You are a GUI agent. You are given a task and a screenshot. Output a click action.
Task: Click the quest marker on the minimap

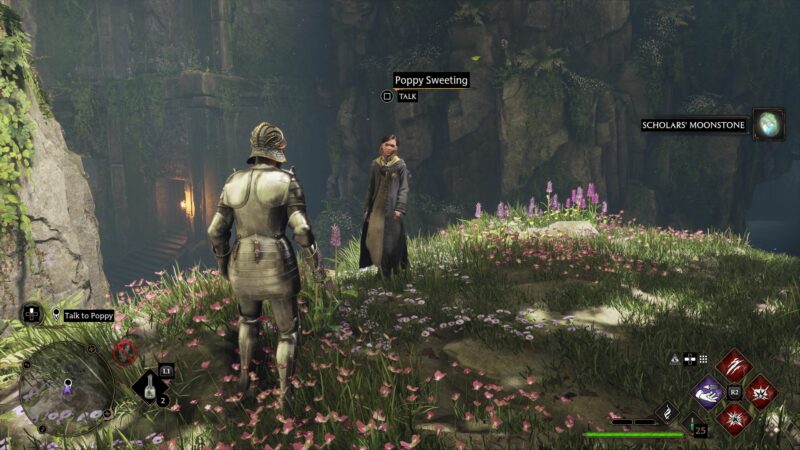click(x=68, y=384)
